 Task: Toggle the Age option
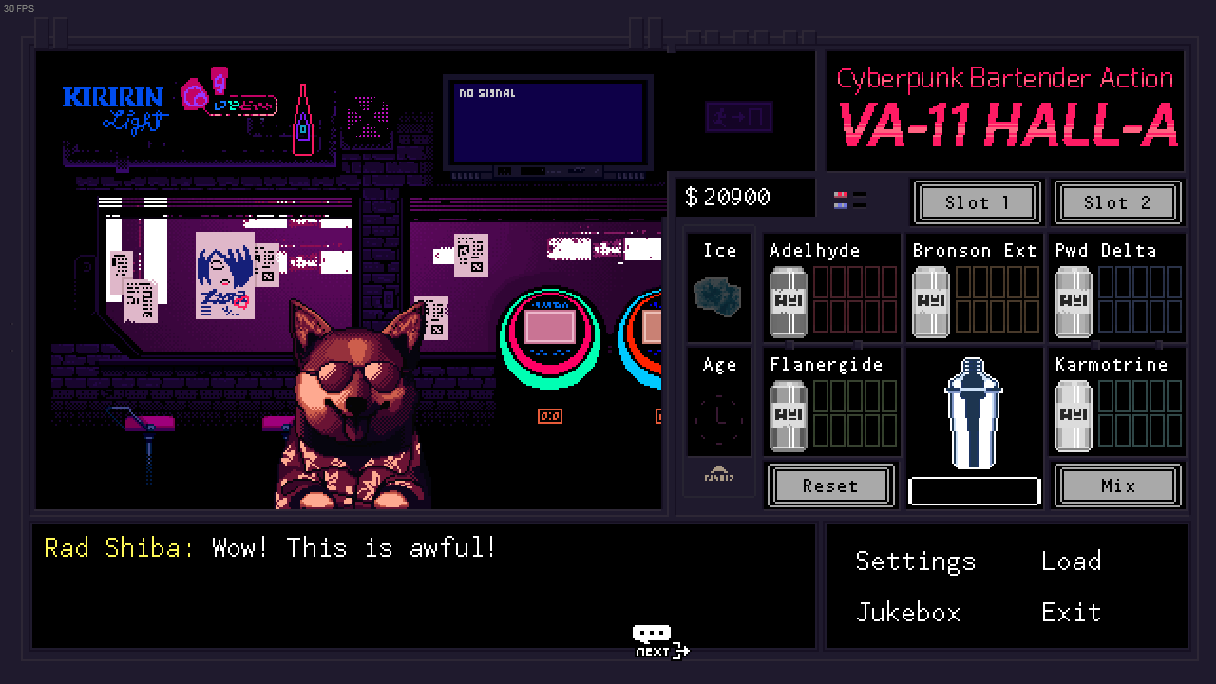click(719, 411)
